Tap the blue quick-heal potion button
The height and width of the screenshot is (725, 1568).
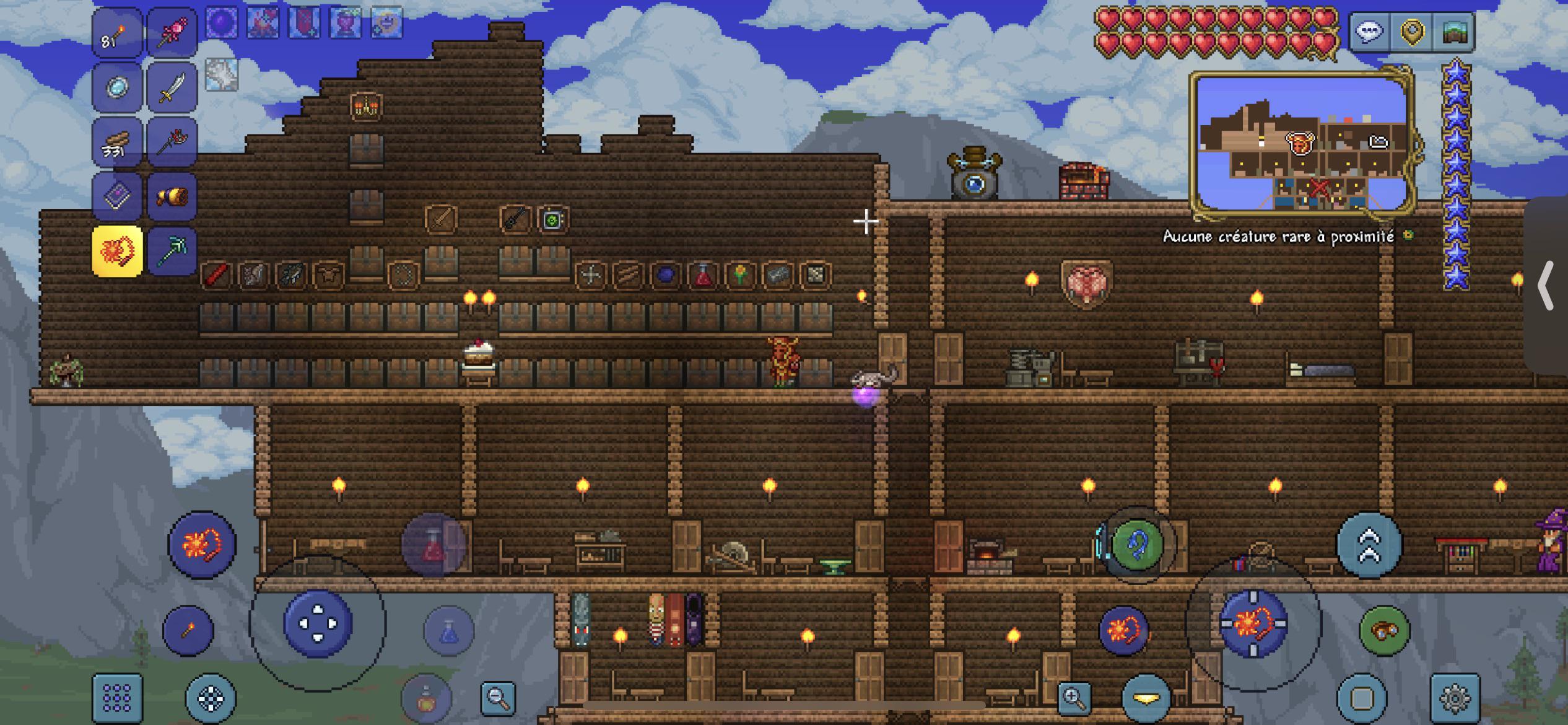pyautogui.click(x=447, y=631)
